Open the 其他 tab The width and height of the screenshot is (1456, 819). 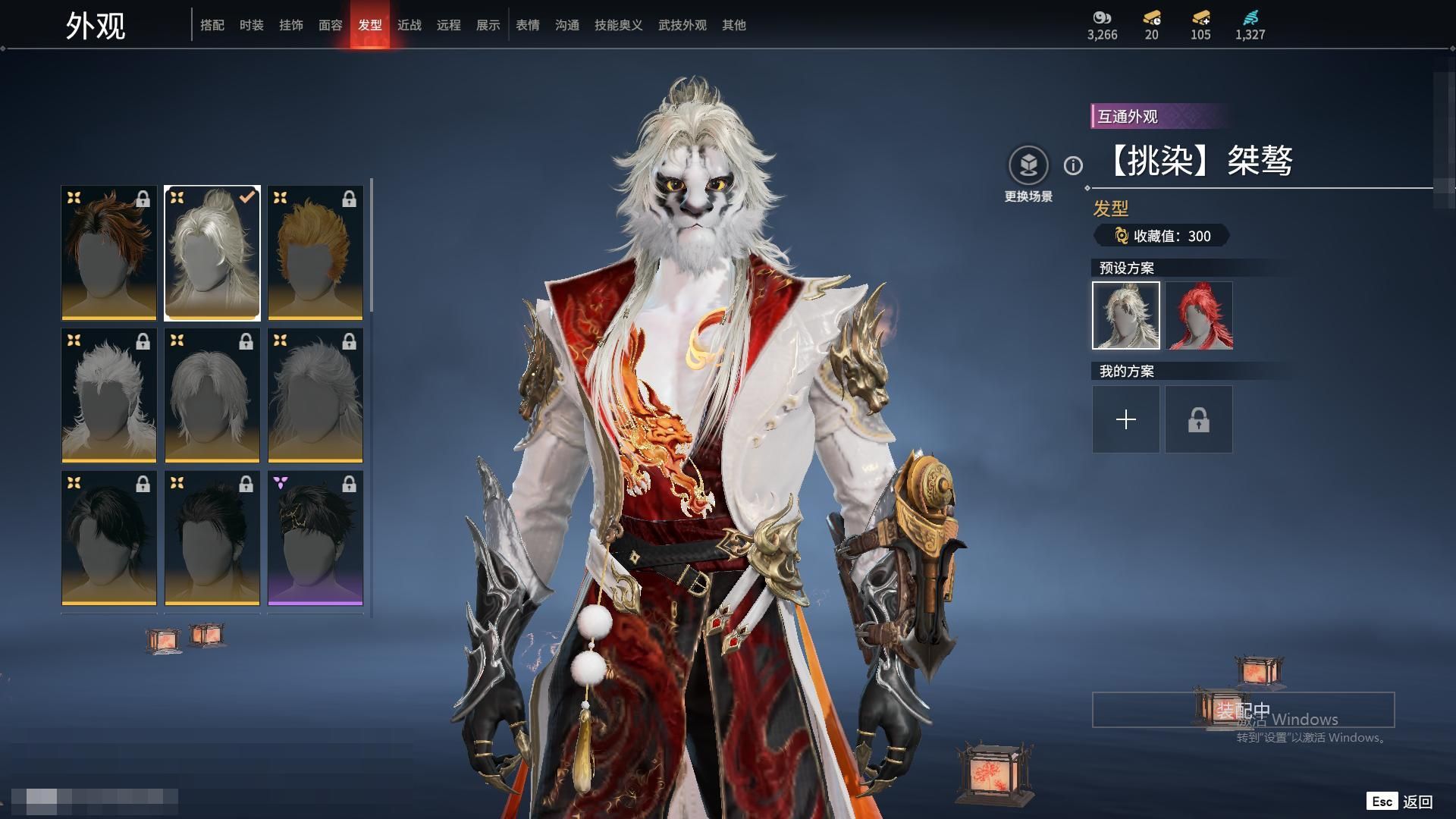(734, 25)
